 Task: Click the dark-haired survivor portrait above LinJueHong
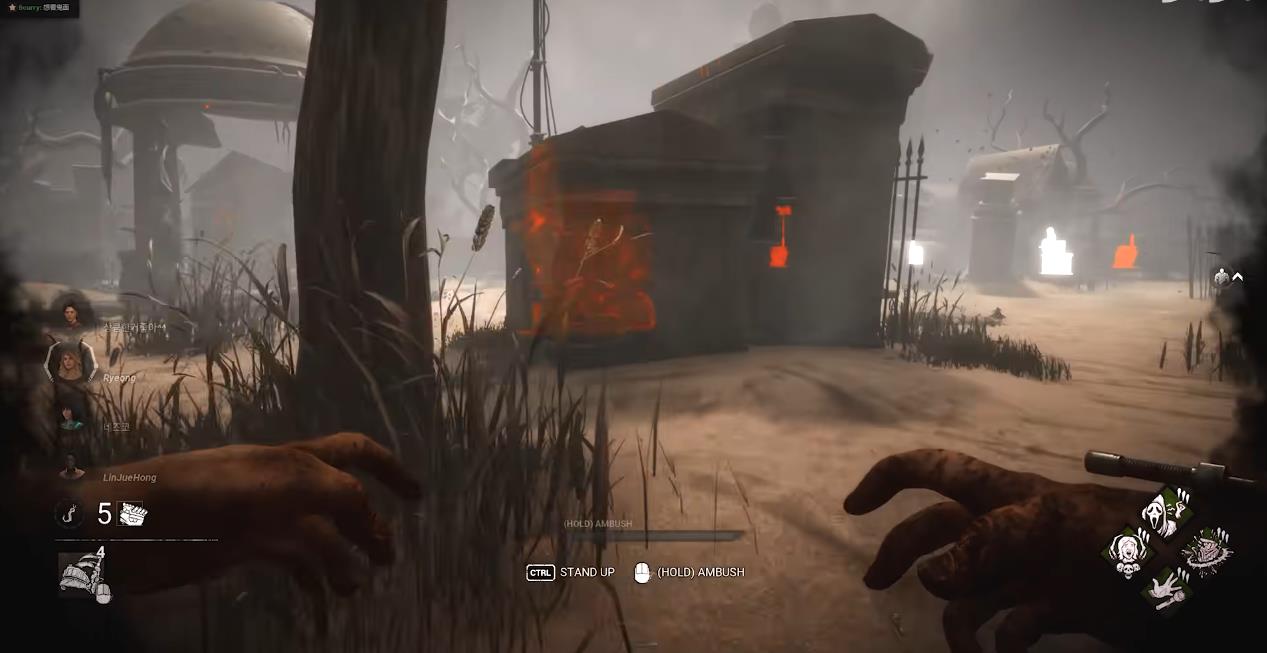pos(71,414)
